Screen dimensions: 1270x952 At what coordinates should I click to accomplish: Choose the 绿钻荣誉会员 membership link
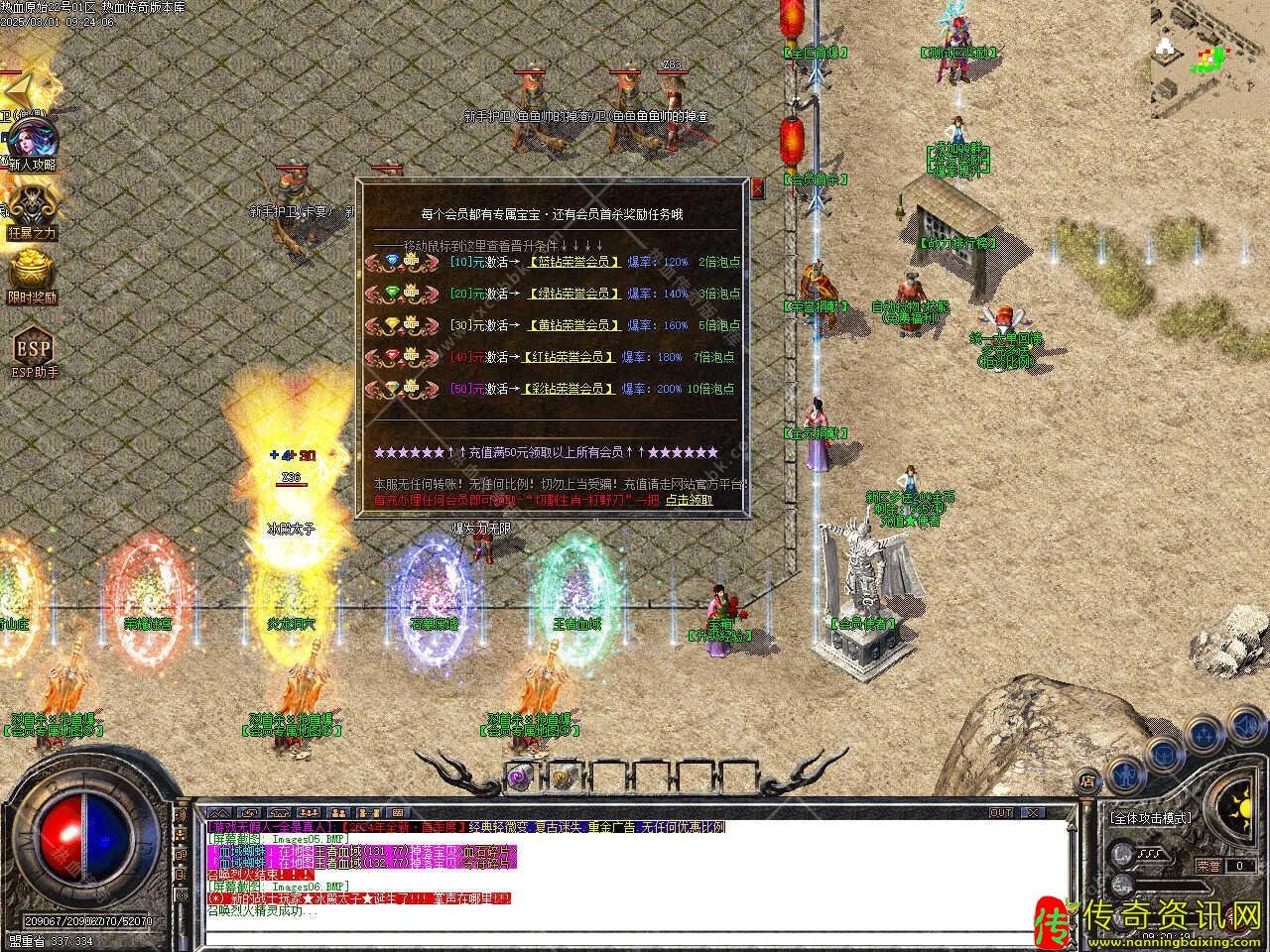574,294
